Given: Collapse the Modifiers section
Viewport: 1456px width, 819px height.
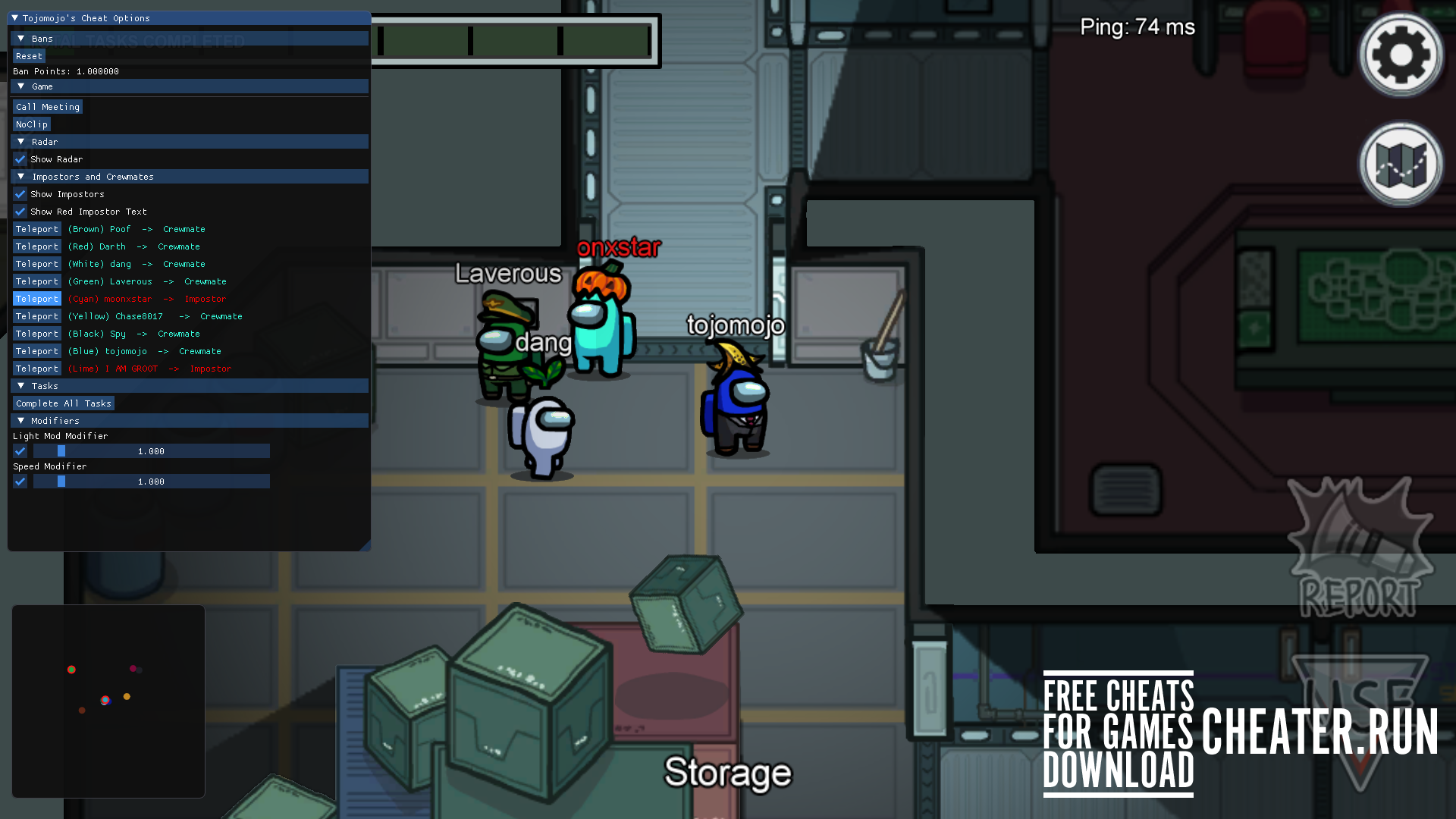Looking at the screenshot, I should 20,420.
